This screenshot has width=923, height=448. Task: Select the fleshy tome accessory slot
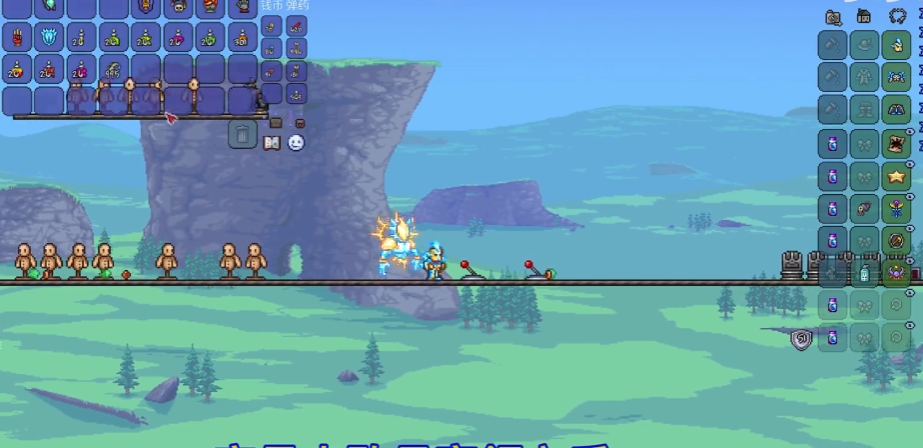click(897, 143)
